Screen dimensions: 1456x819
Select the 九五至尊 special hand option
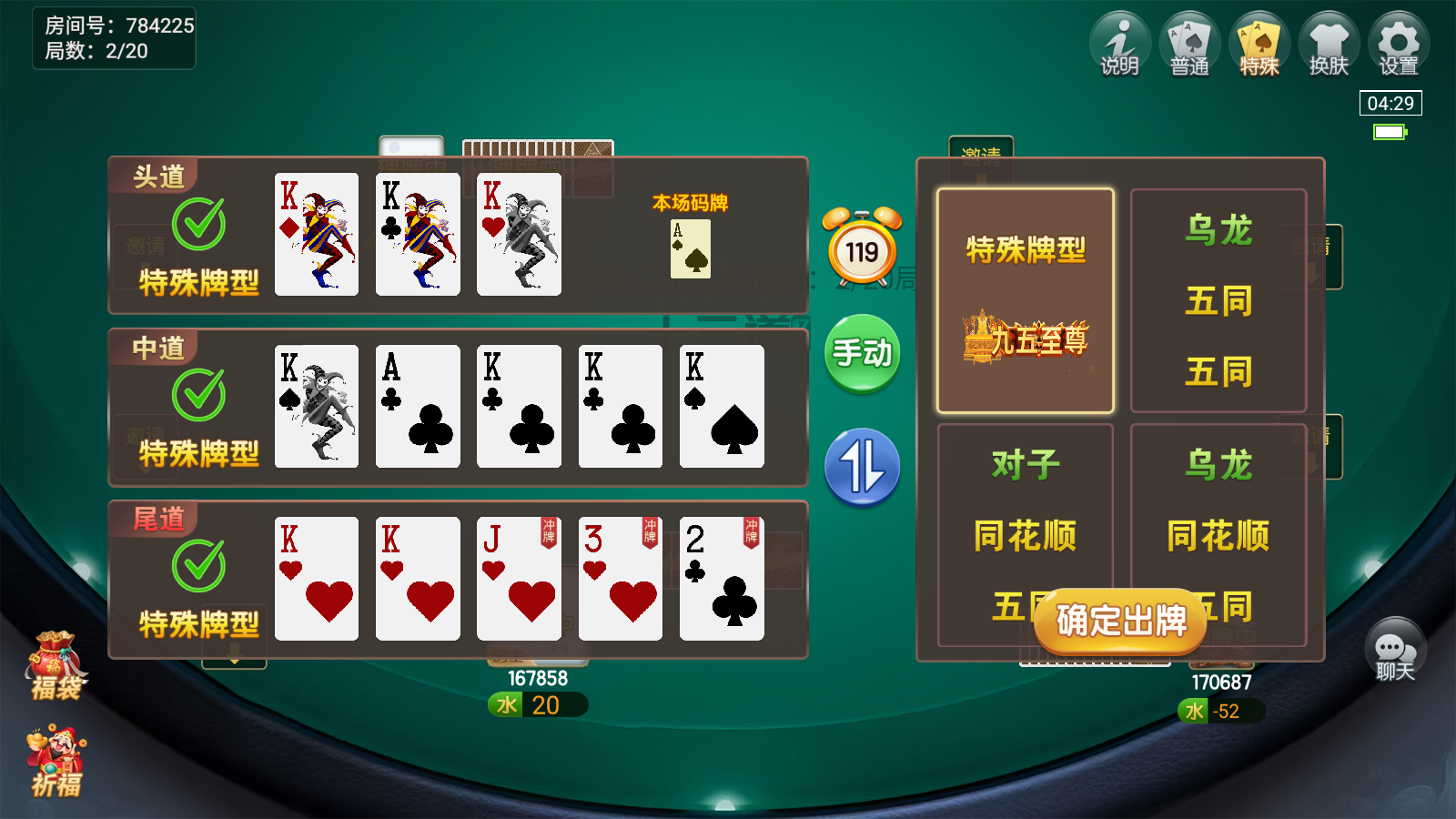[1026, 300]
